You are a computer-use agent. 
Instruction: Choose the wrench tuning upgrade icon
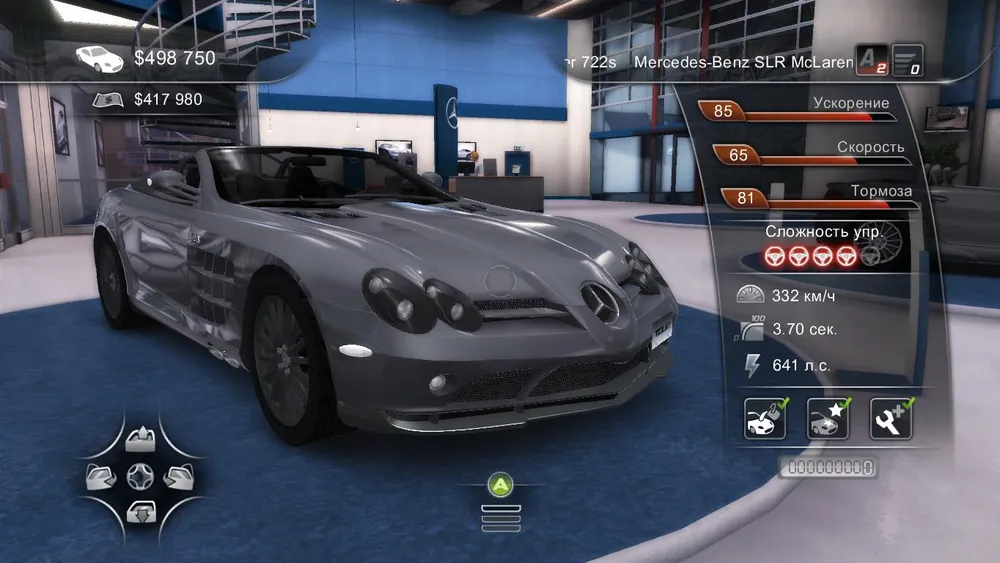[x=891, y=419]
